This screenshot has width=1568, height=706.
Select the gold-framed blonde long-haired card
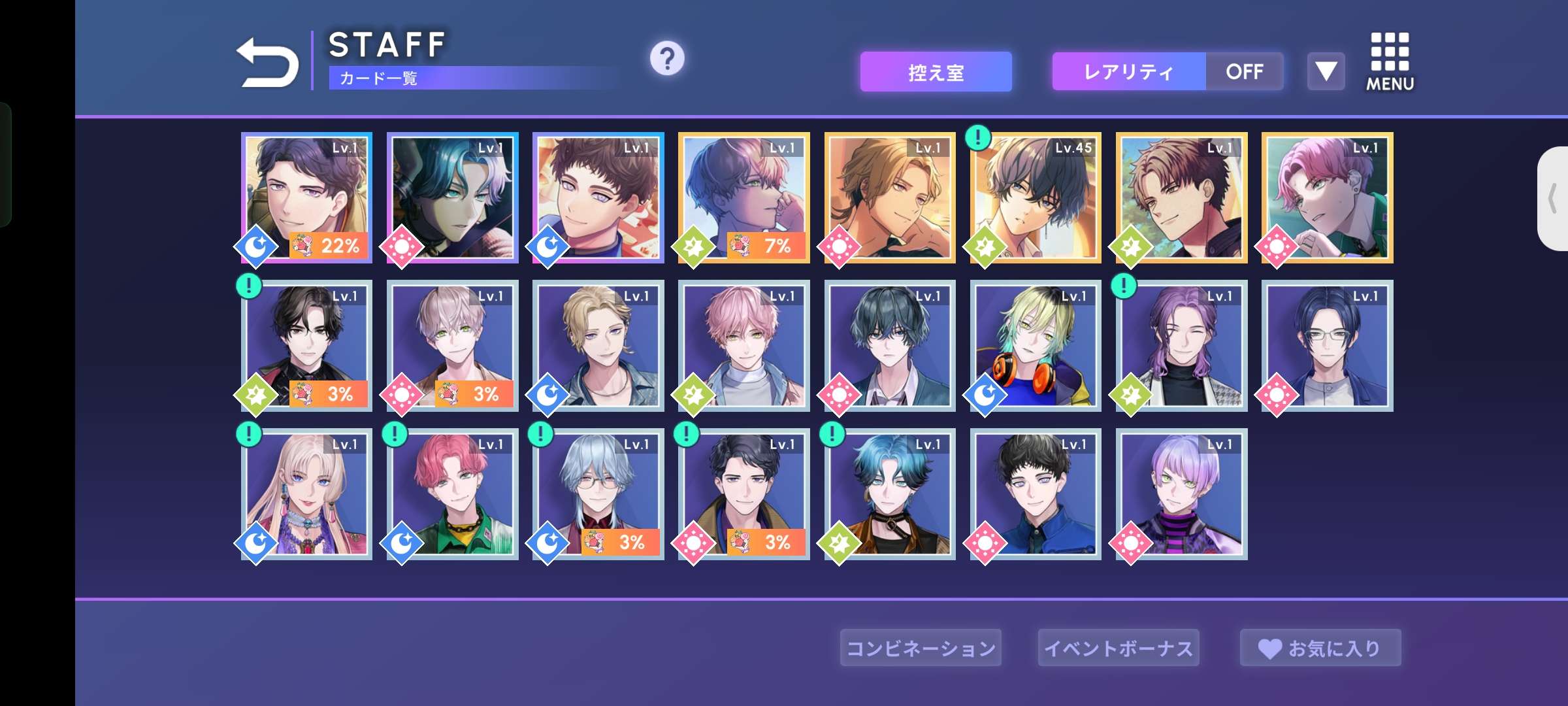click(x=890, y=197)
